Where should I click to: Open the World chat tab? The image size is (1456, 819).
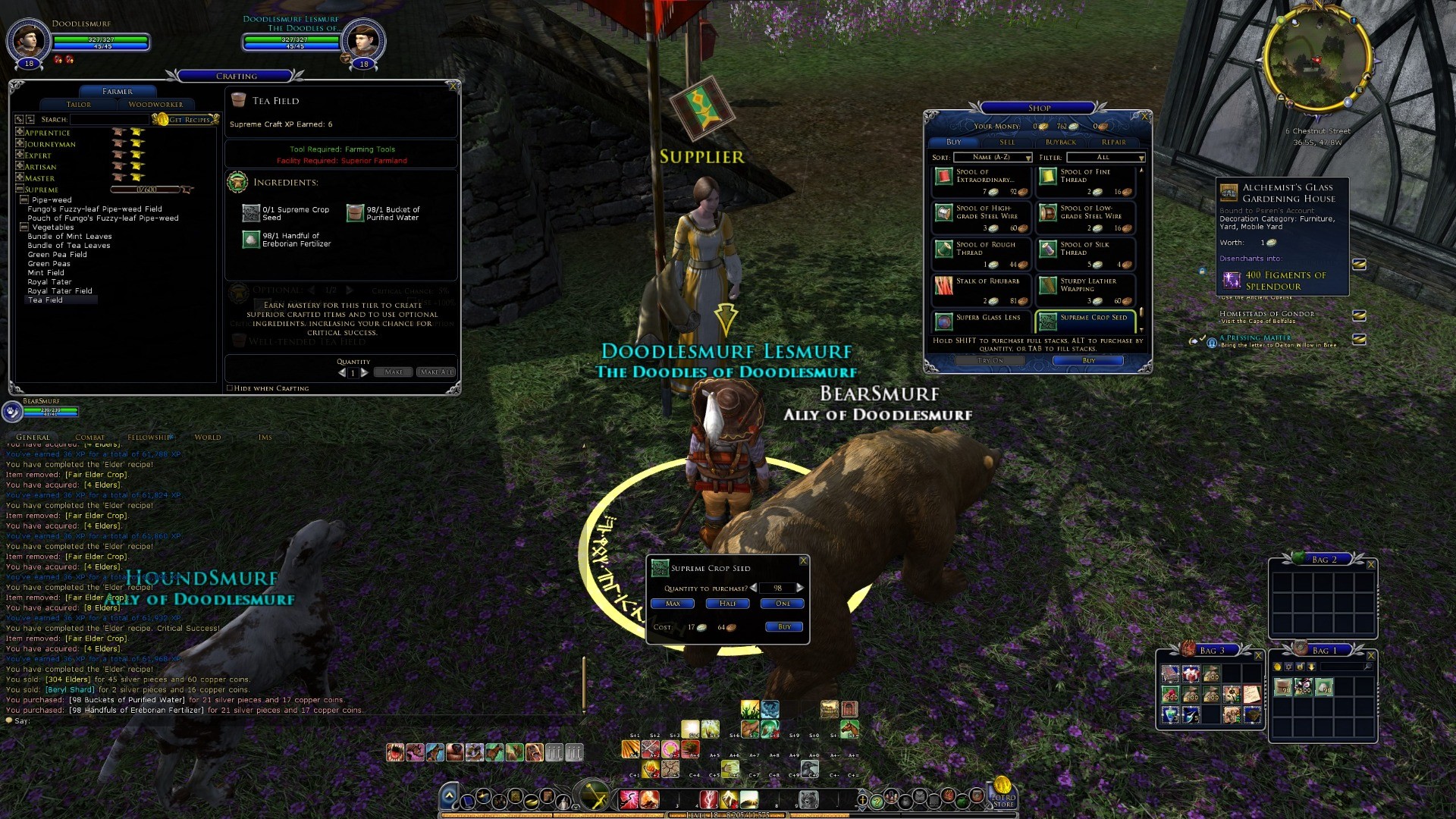tap(207, 438)
